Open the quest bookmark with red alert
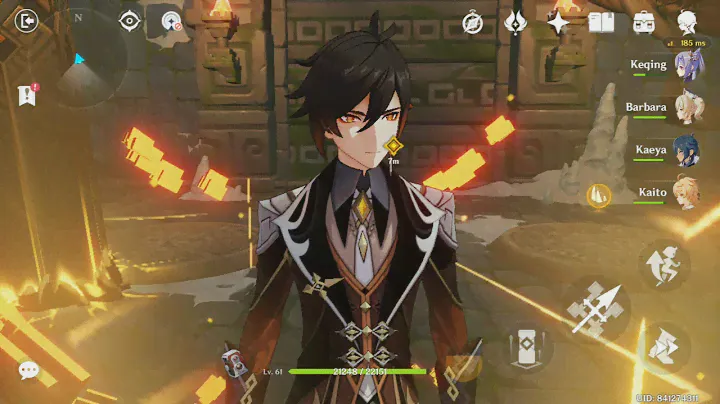This screenshot has width=720, height=404. pyautogui.click(x=27, y=95)
